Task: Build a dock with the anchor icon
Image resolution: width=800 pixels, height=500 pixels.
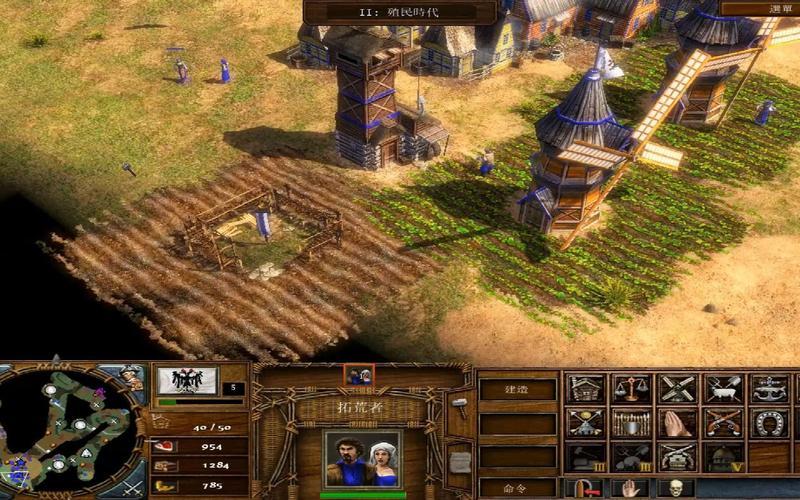Action: pyautogui.click(x=769, y=388)
